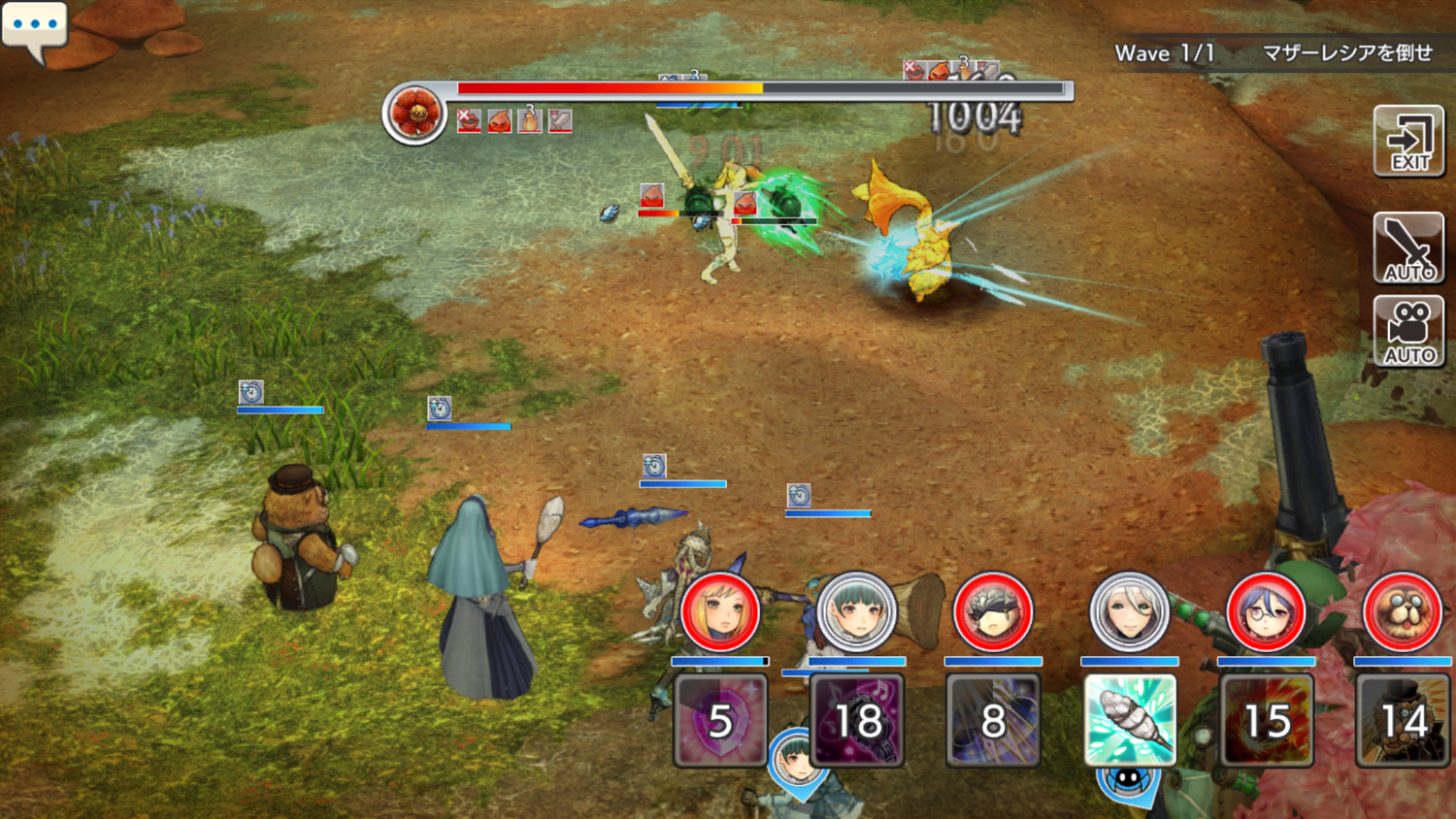Select the bear character portrait
The height and width of the screenshot is (819, 1456).
click(x=1402, y=612)
